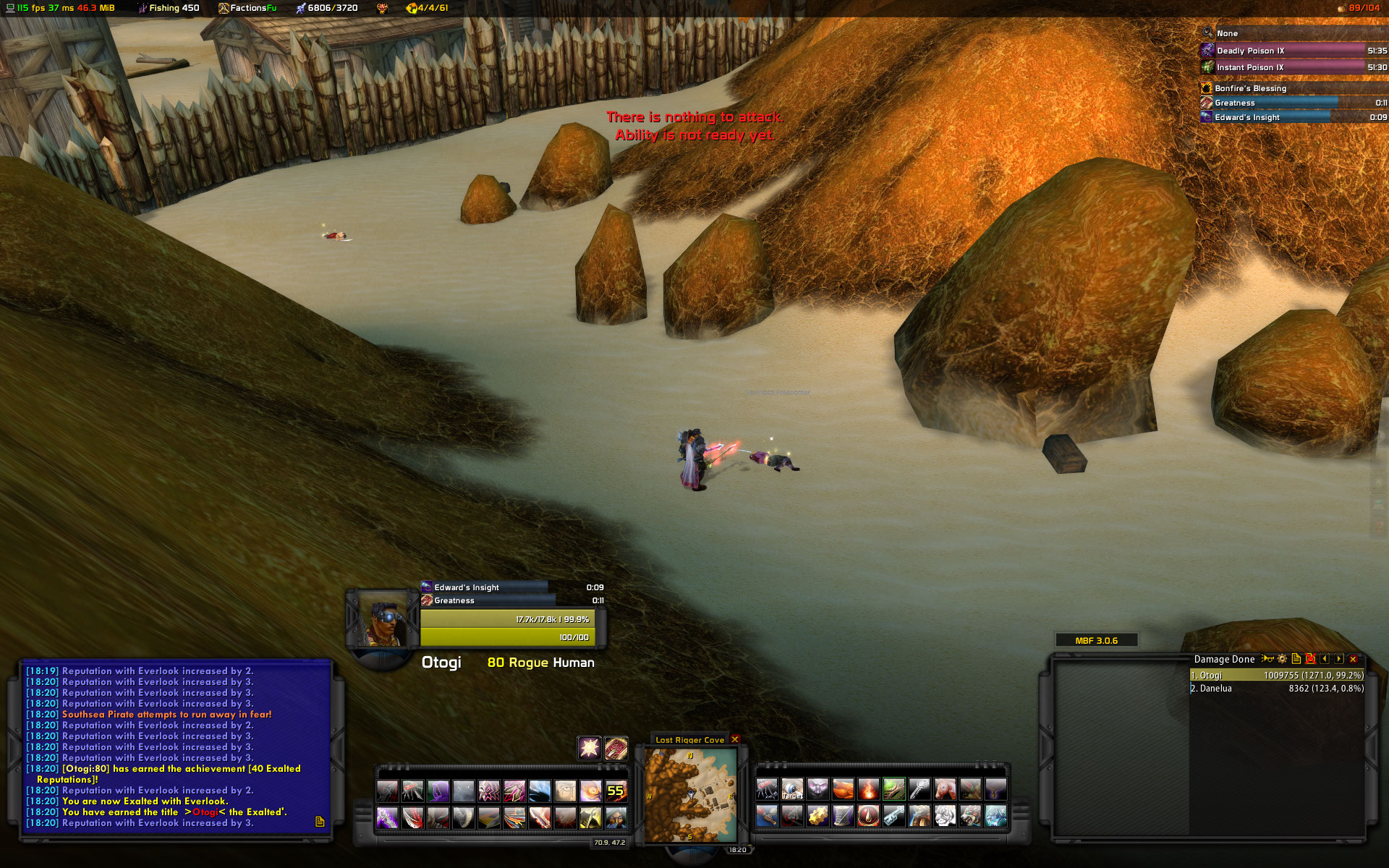Image resolution: width=1389 pixels, height=868 pixels.
Task: Close the Lost Rigger Cove minimap
Action: 735,739
